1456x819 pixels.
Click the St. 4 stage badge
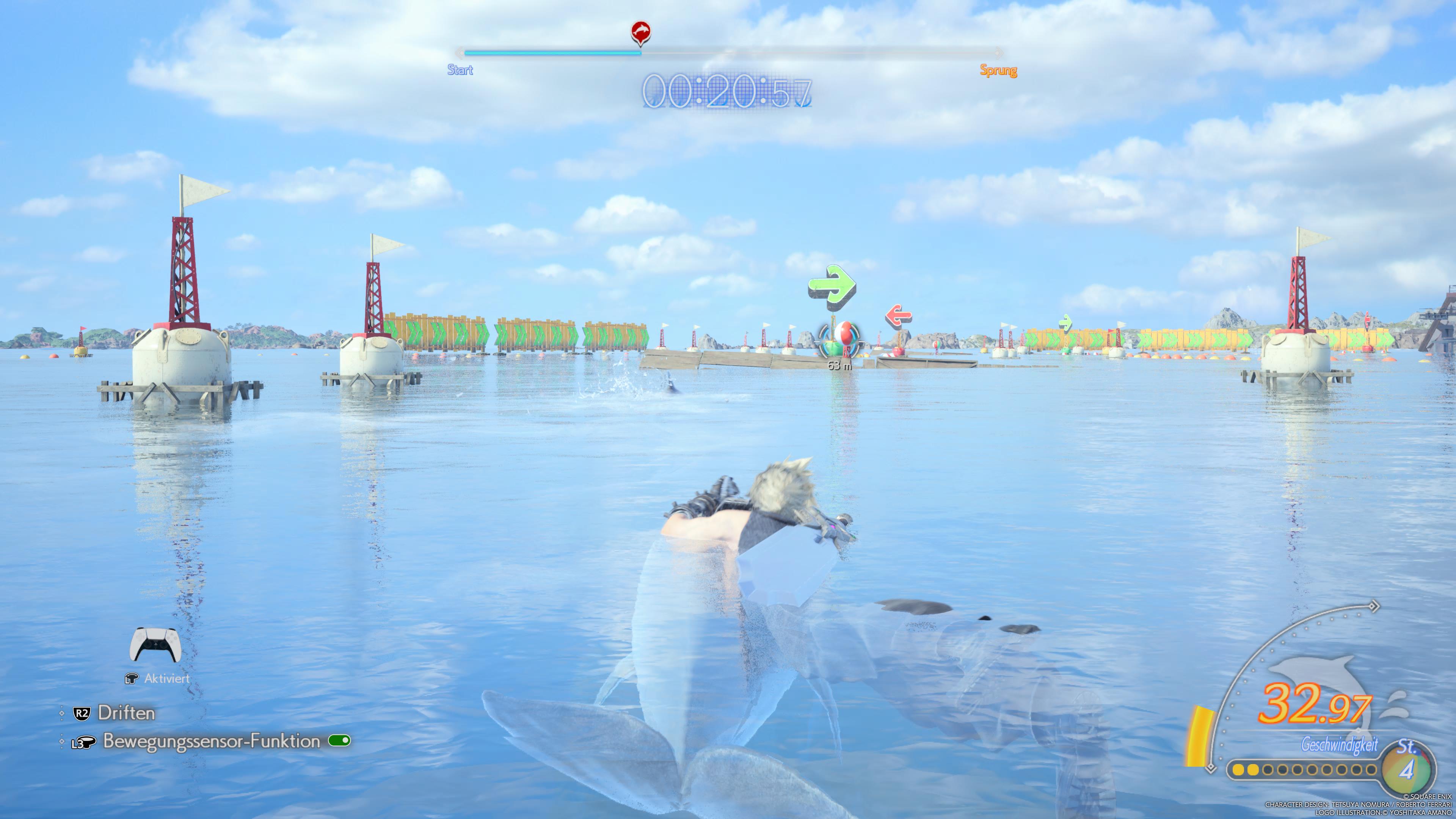[1407, 765]
